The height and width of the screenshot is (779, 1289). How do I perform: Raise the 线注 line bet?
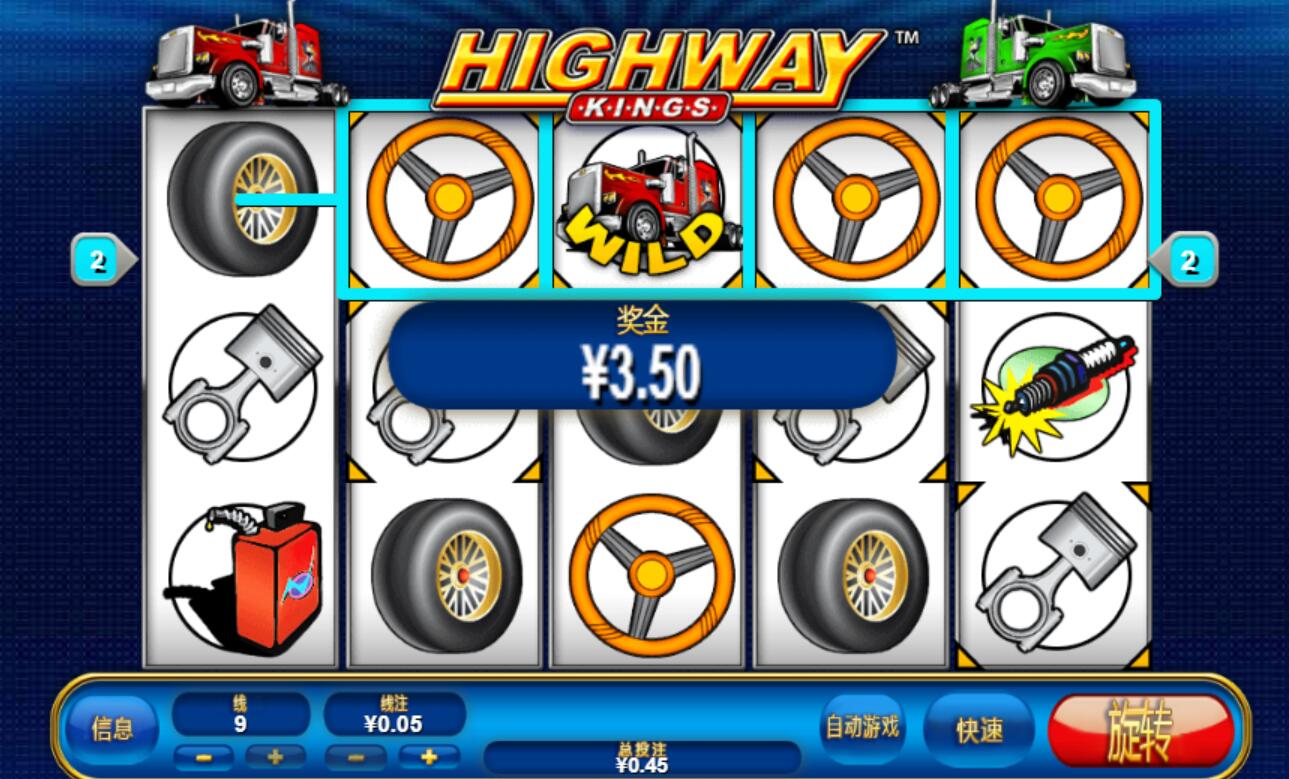pos(430,757)
